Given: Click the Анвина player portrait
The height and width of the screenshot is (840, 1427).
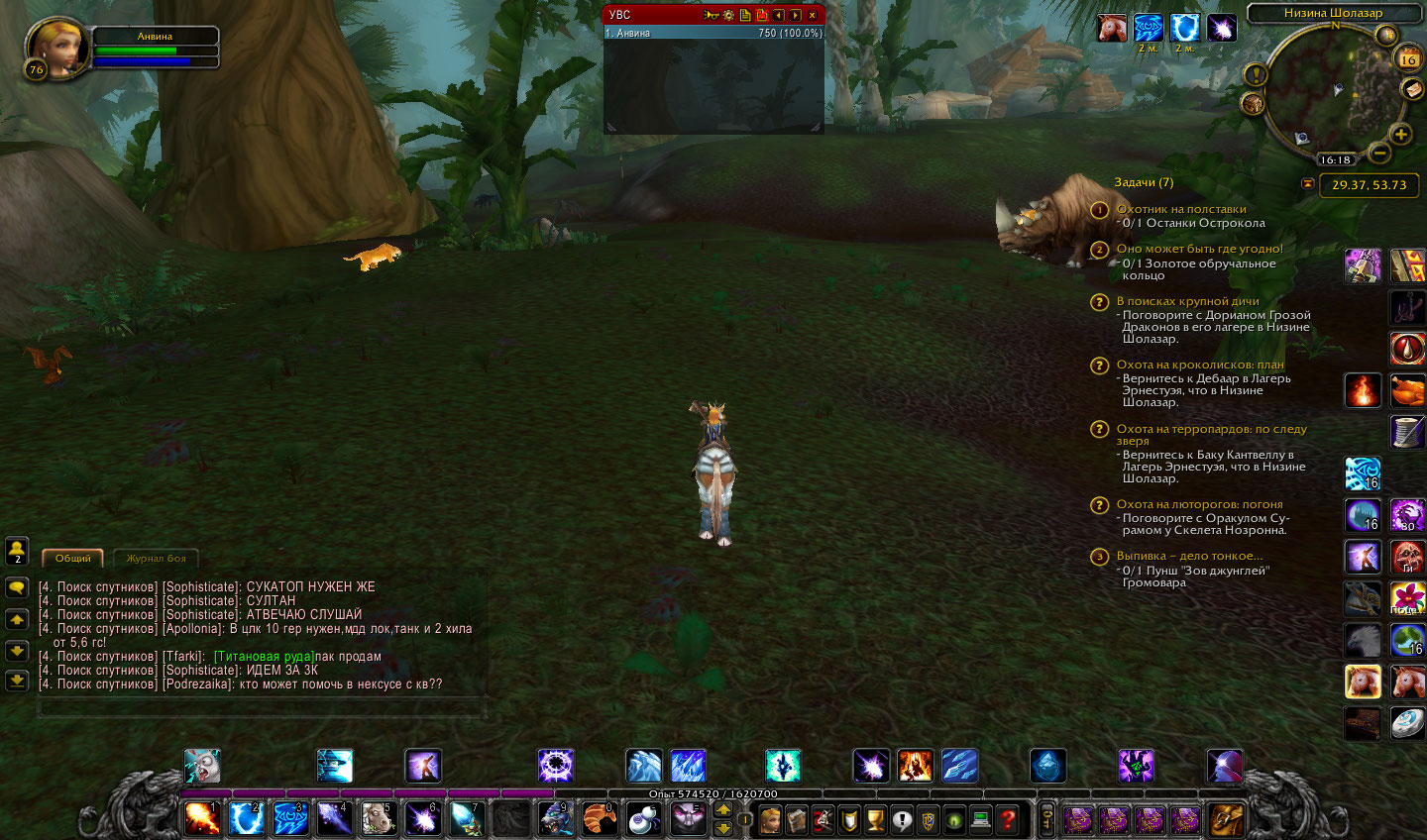Looking at the screenshot, I should click(56, 46).
